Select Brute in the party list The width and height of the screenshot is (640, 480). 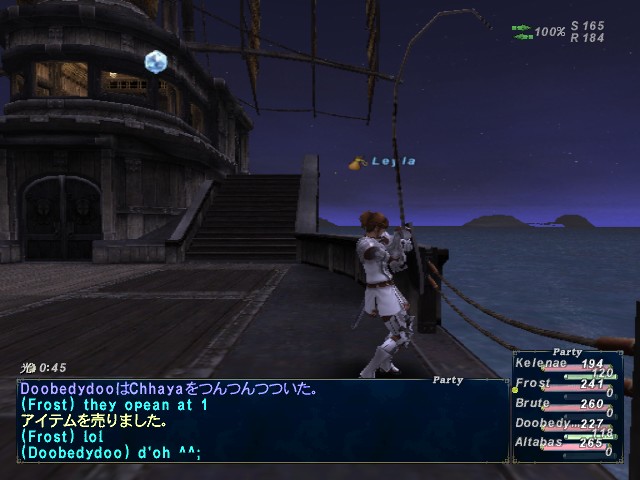(x=533, y=404)
